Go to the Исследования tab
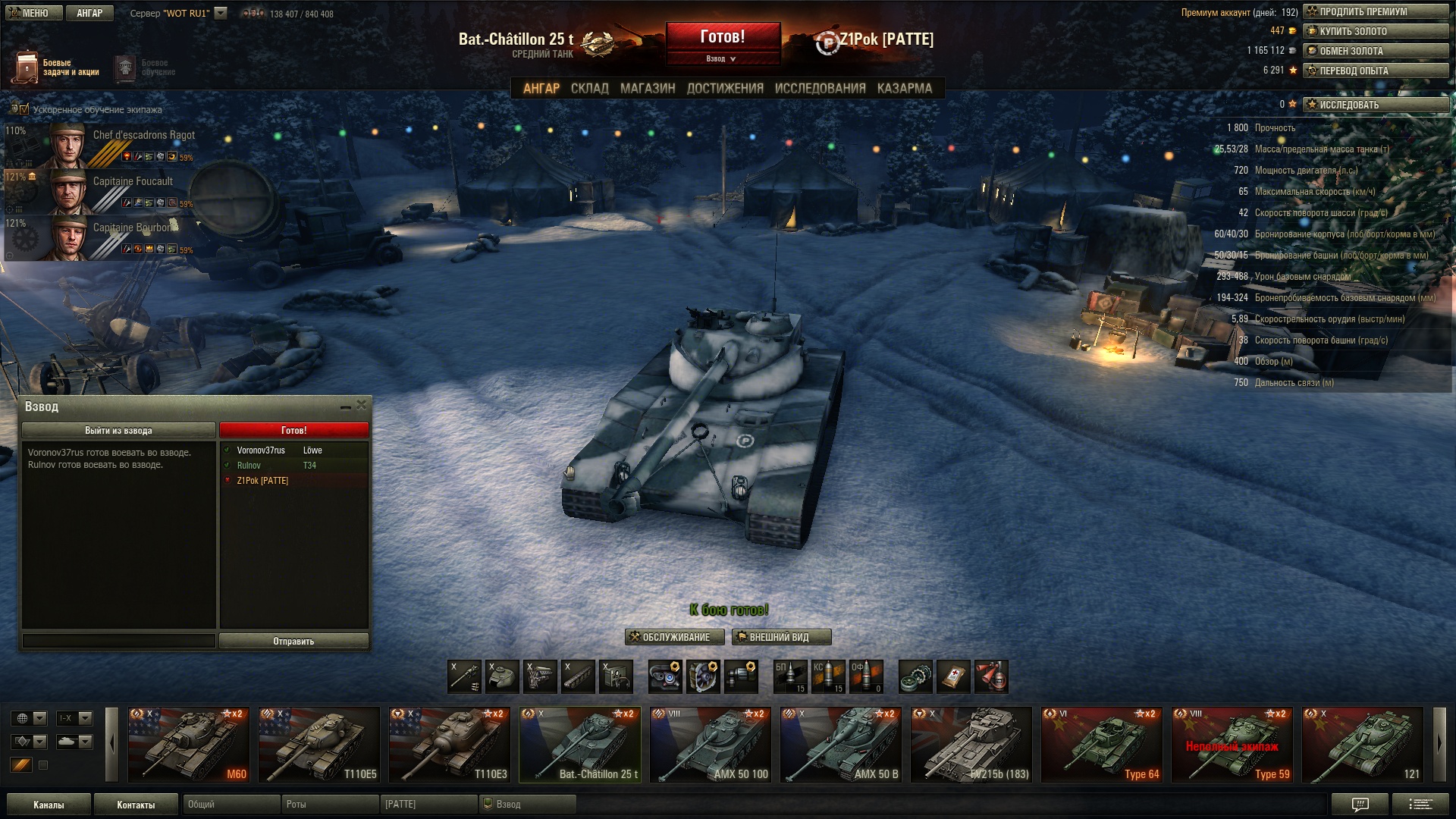The width and height of the screenshot is (1456, 819). coord(820,89)
